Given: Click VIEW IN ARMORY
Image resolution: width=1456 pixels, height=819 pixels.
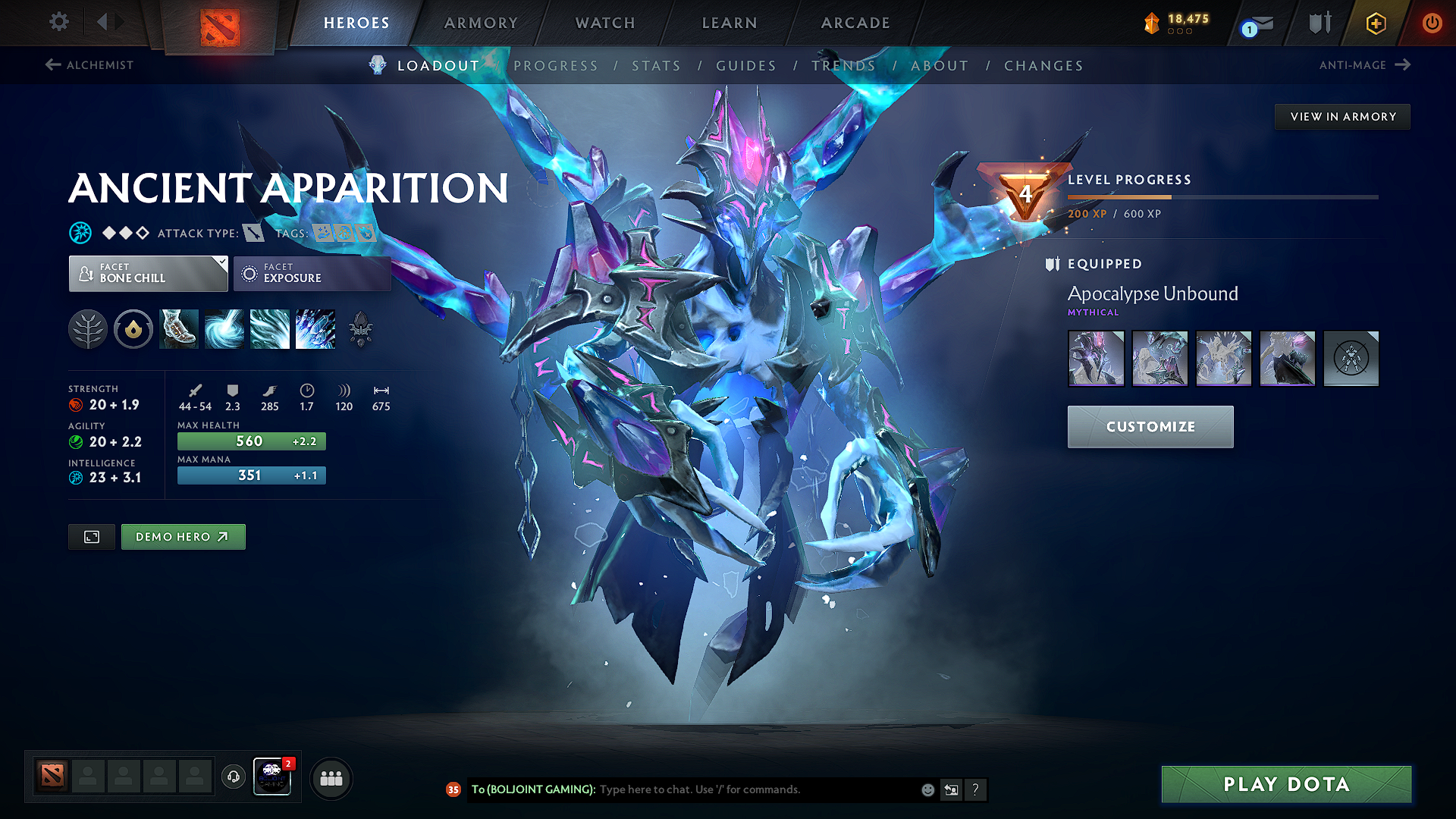Looking at the screenshot, I should click(1342, 116).
